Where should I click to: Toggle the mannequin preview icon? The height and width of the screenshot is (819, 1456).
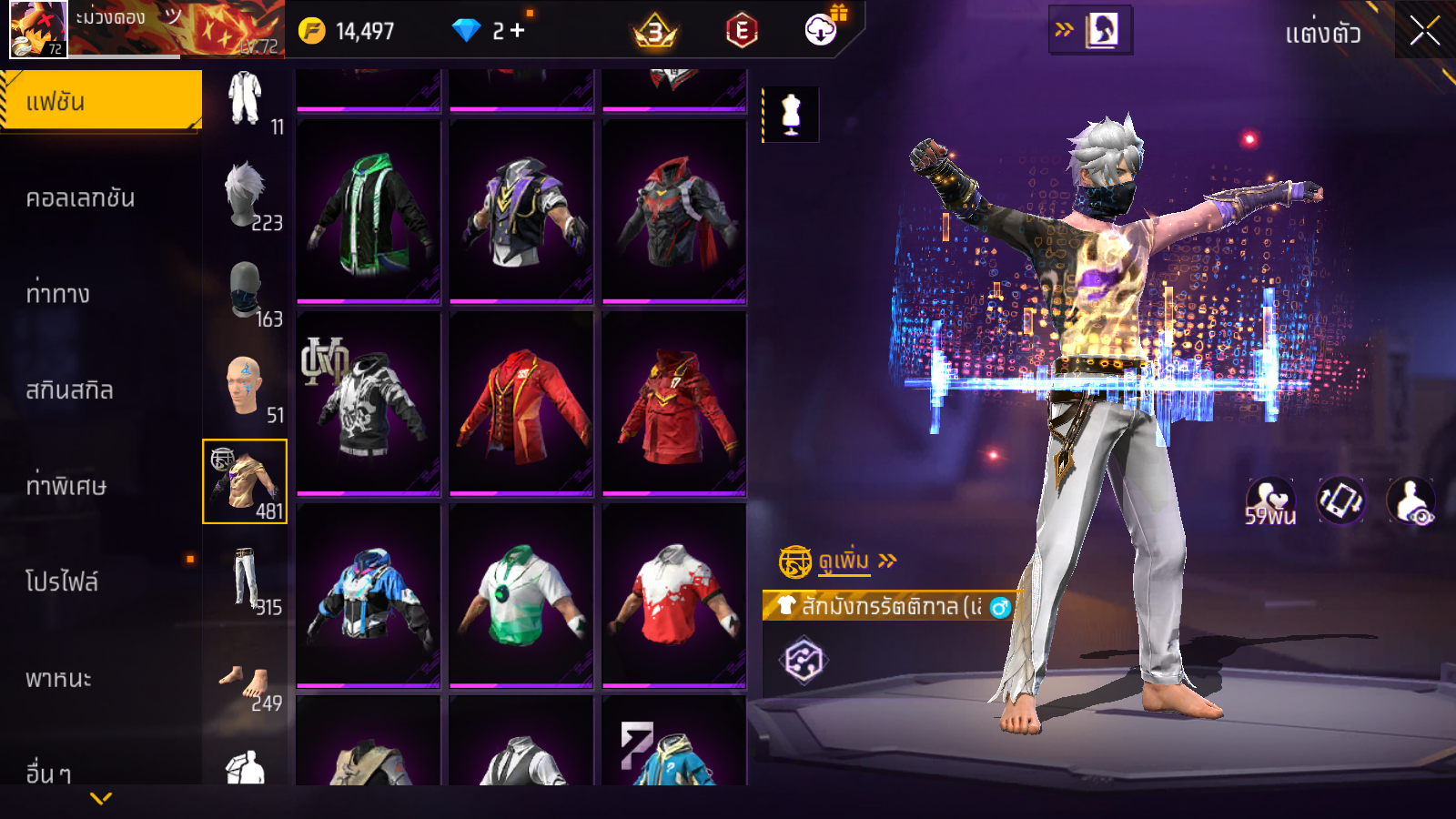[x=791, y=116]
